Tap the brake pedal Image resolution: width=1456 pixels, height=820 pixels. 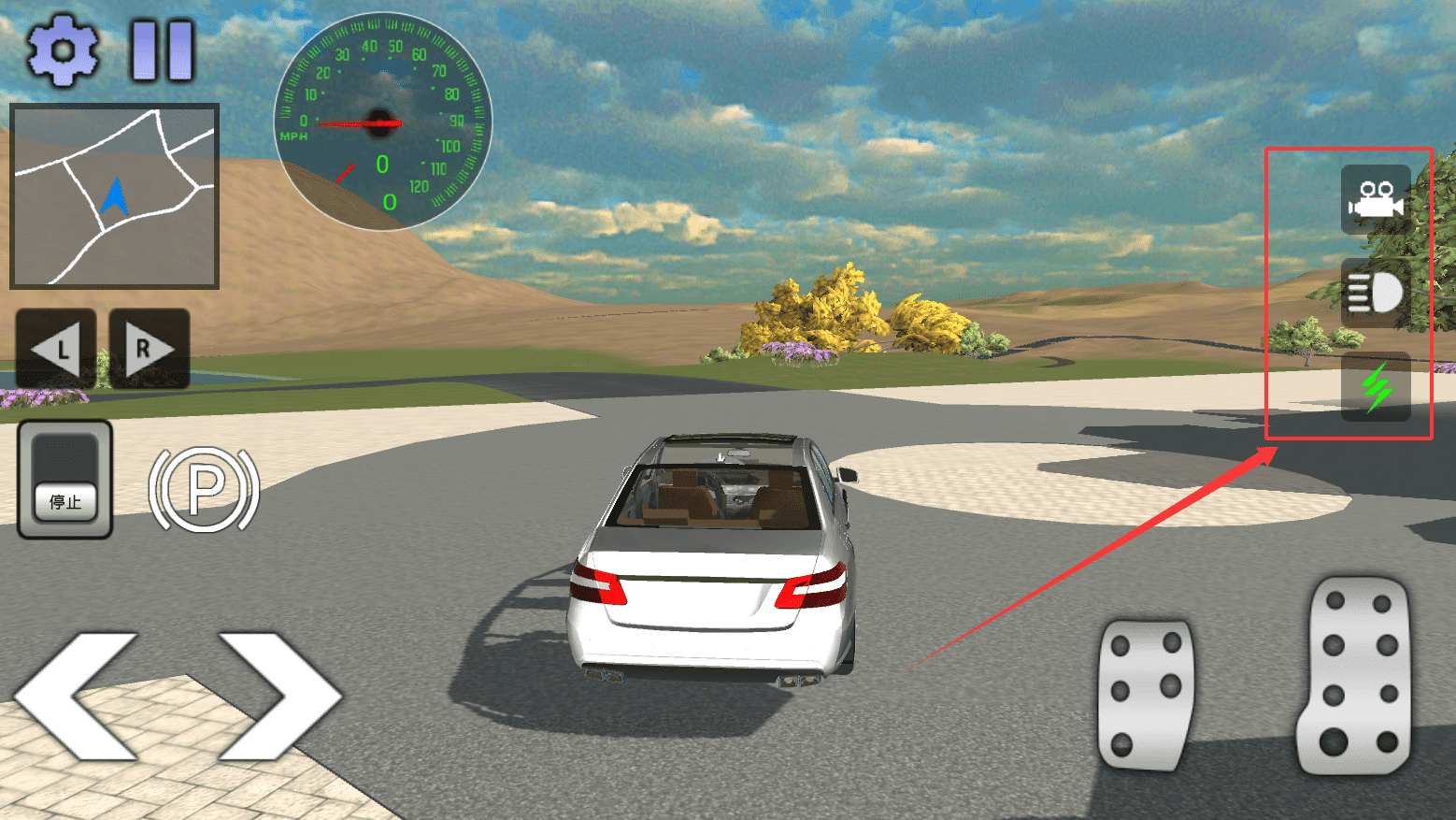tap(1146, 694)
